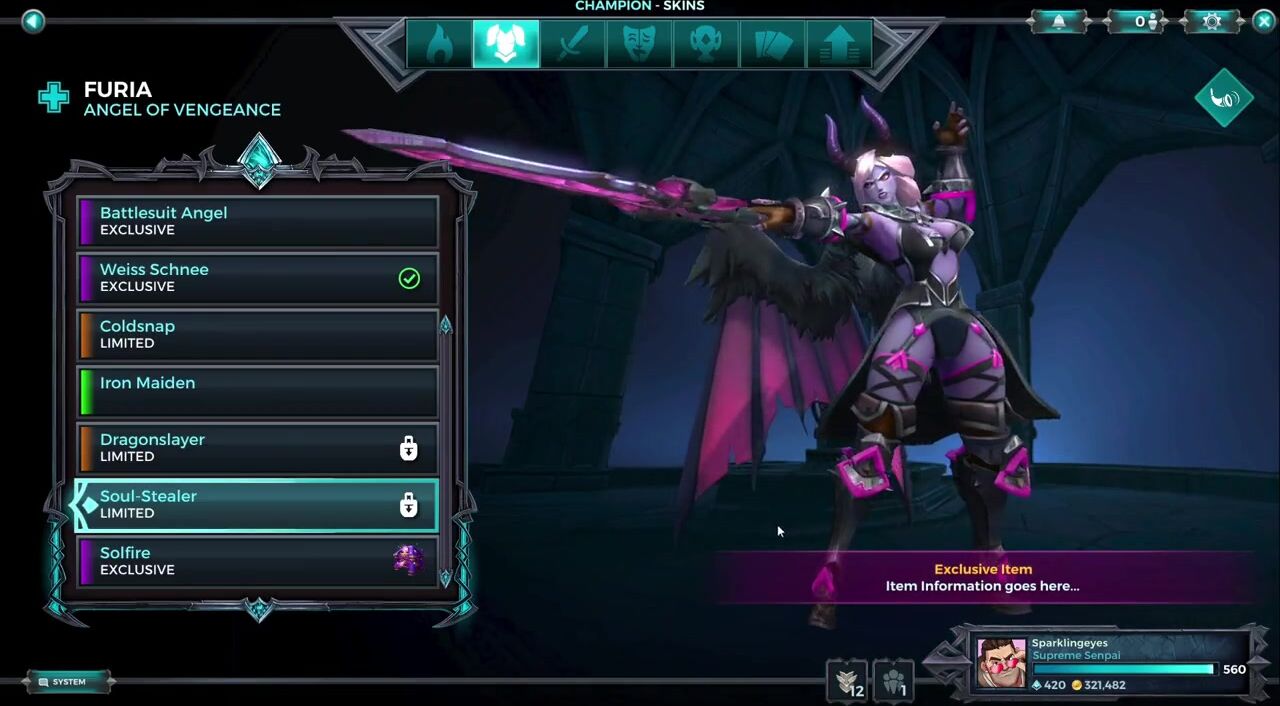Open the notifications bell
Image resolution: width=1280 pixels, height=706 pixels.
(x=1059, y=21)
